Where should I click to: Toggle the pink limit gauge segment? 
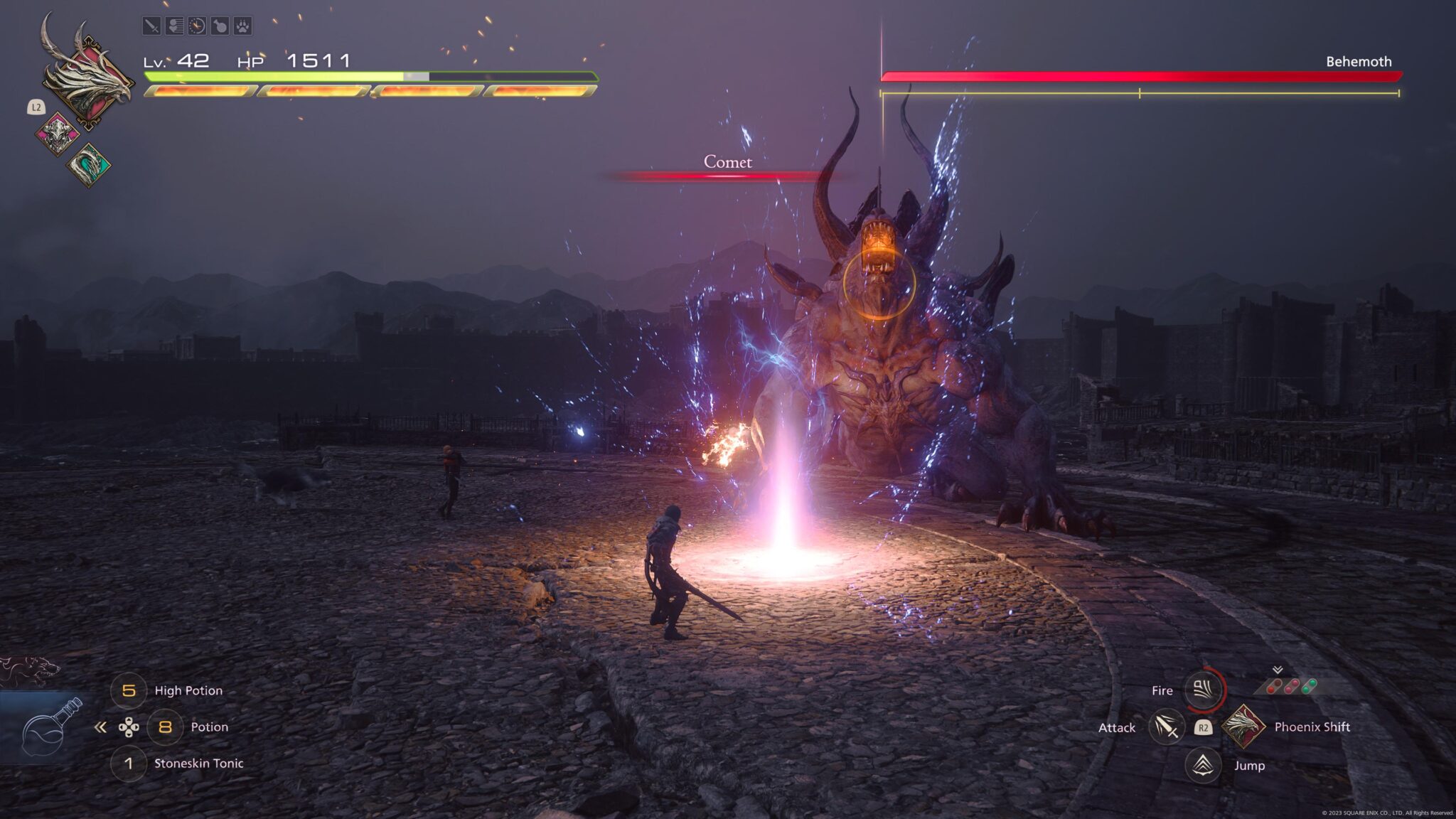tap(1291, 685)
